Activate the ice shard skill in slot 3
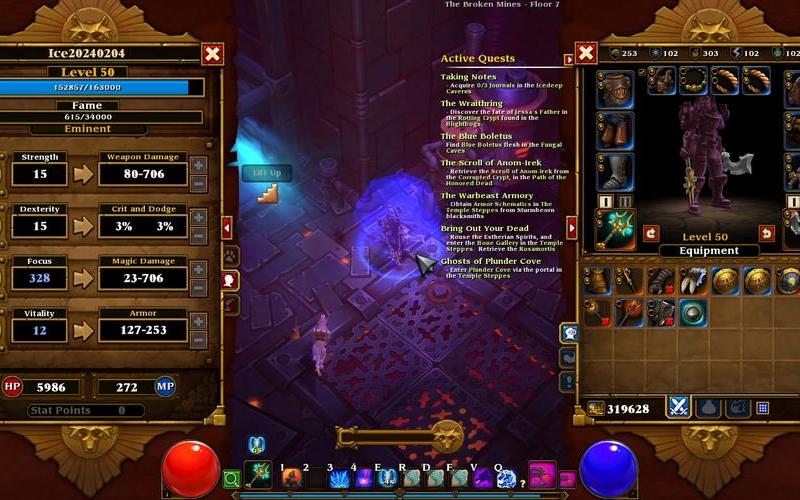The image size is (800, 500). tap(338, 479)
